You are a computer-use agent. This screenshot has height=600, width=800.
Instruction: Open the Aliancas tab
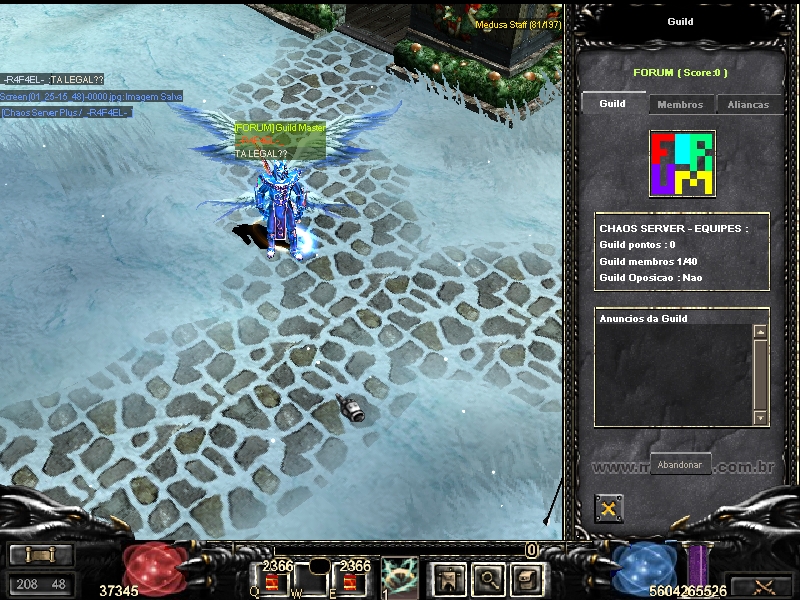[748, 104]
